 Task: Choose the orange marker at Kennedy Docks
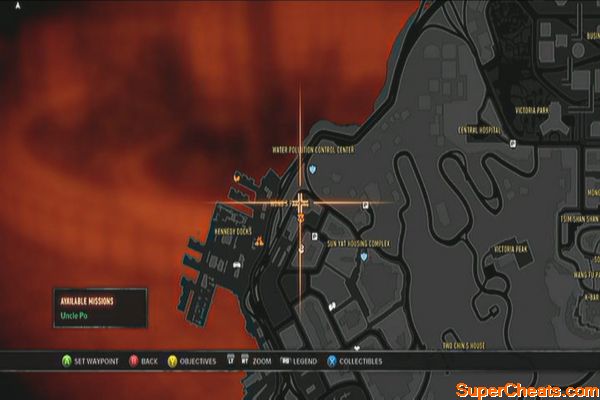(259, 242)
